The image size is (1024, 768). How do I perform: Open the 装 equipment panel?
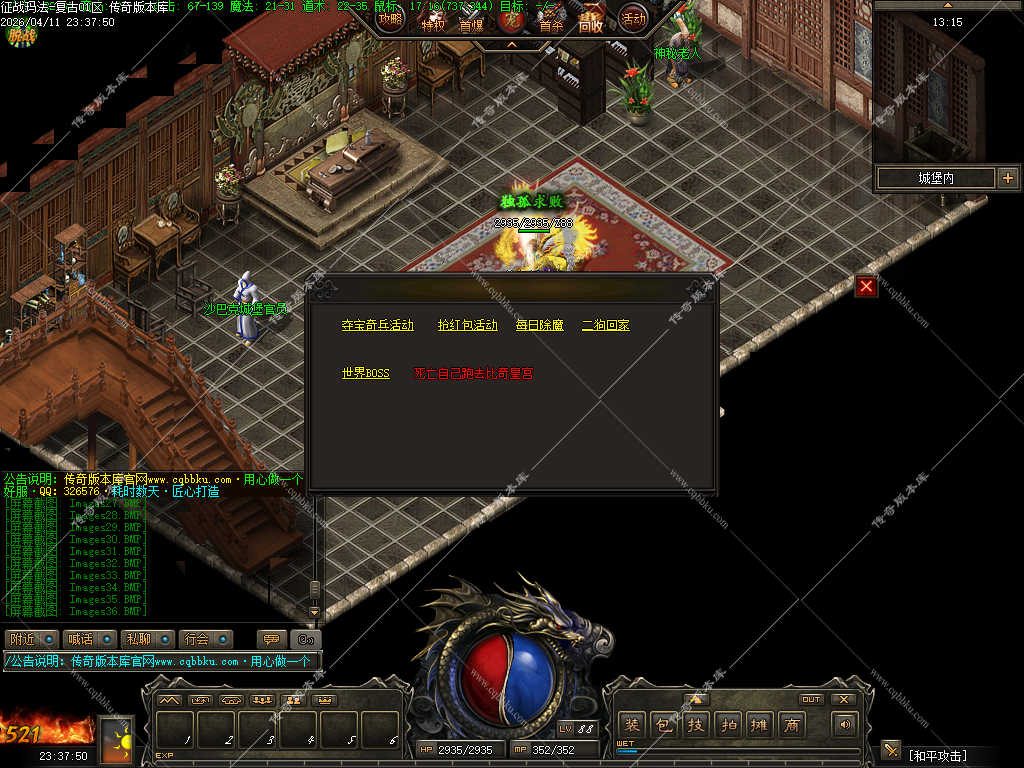[x=632, y=725]
